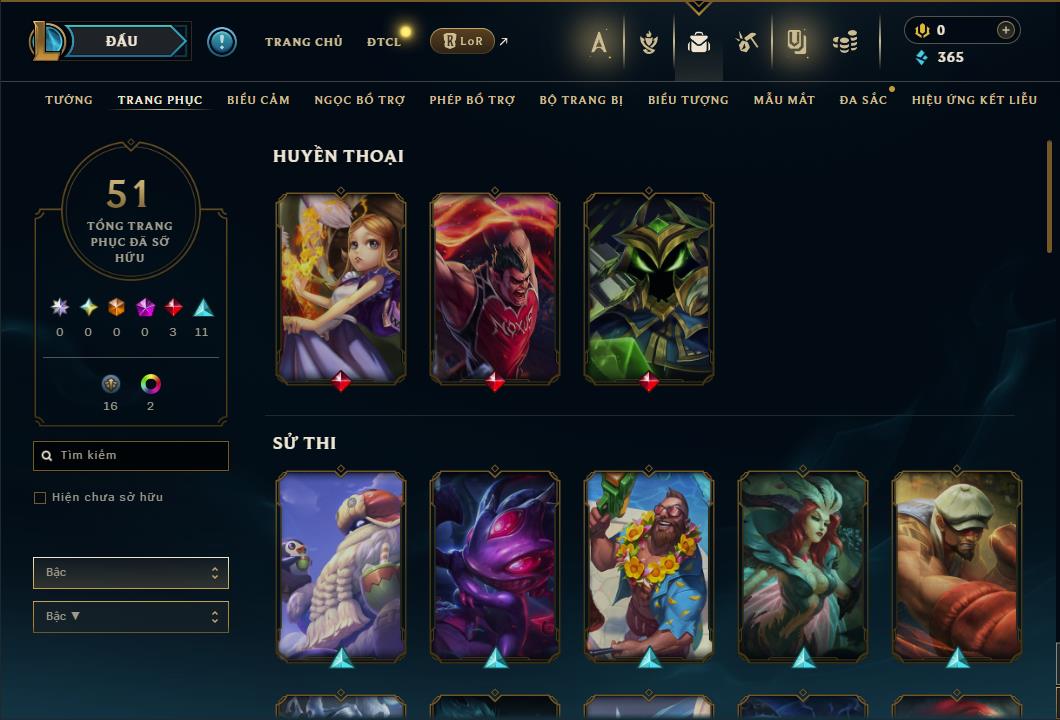Open HIỆU ỨNG KẾT LIỄU tab
Image resolution: width=1060 pixels, height=720 pixels.
pyautogui.click(x=974, y=100)
